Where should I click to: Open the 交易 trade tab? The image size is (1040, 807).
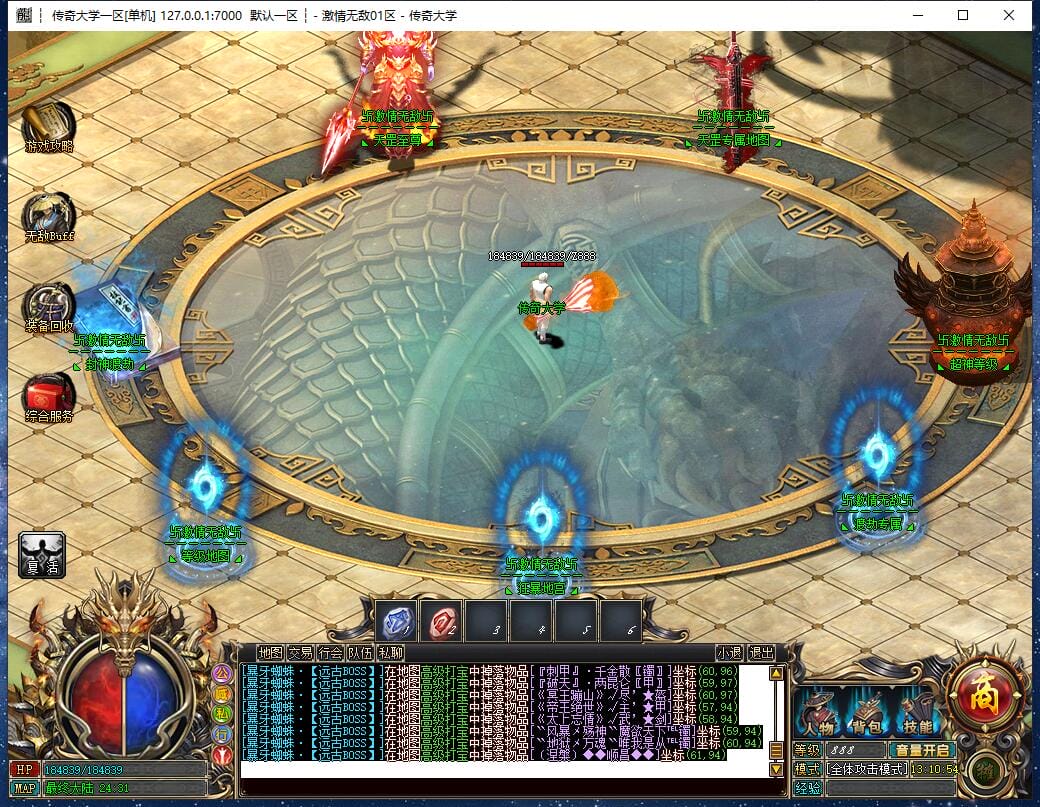300,653
